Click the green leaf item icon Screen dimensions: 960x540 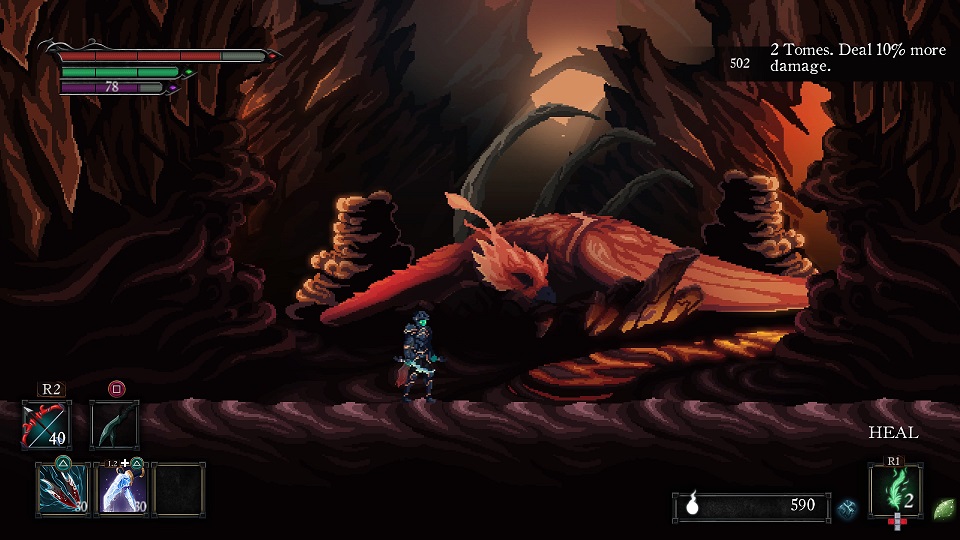click(943, 508)
